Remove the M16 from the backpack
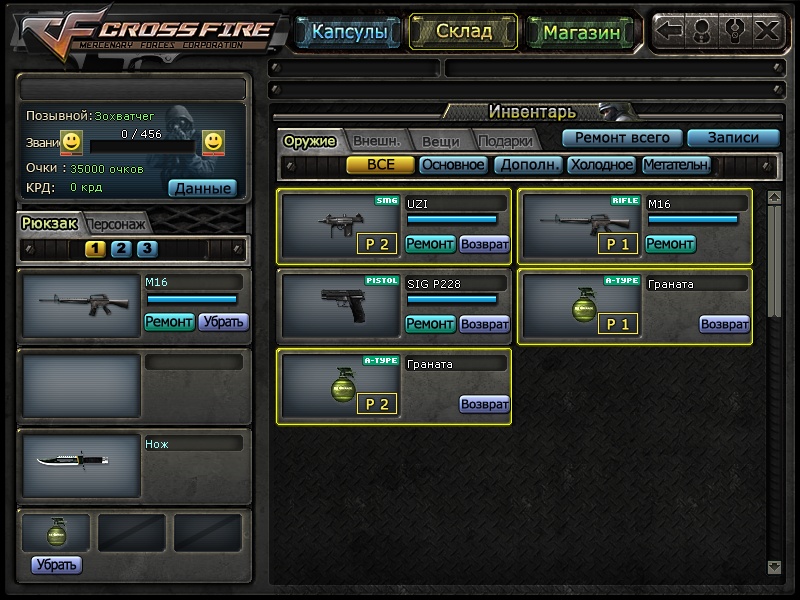This screenshot has height=600, width=800. (223, 321)
